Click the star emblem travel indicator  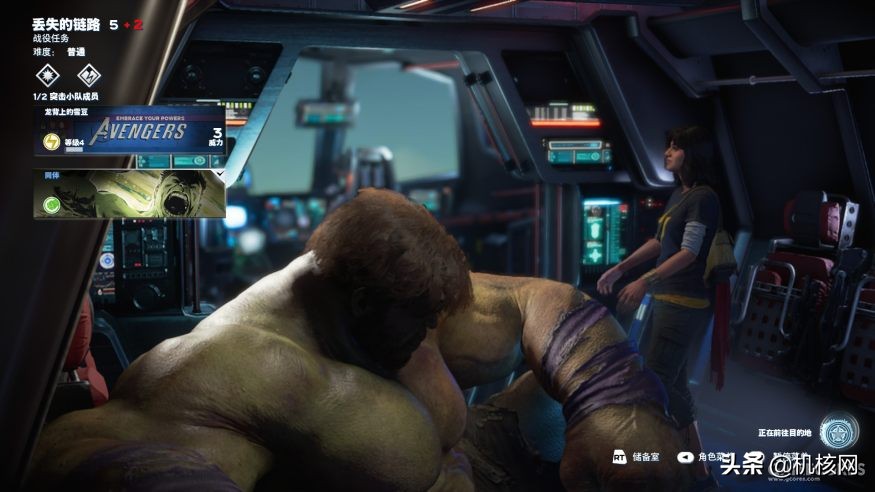click(836, 432)
